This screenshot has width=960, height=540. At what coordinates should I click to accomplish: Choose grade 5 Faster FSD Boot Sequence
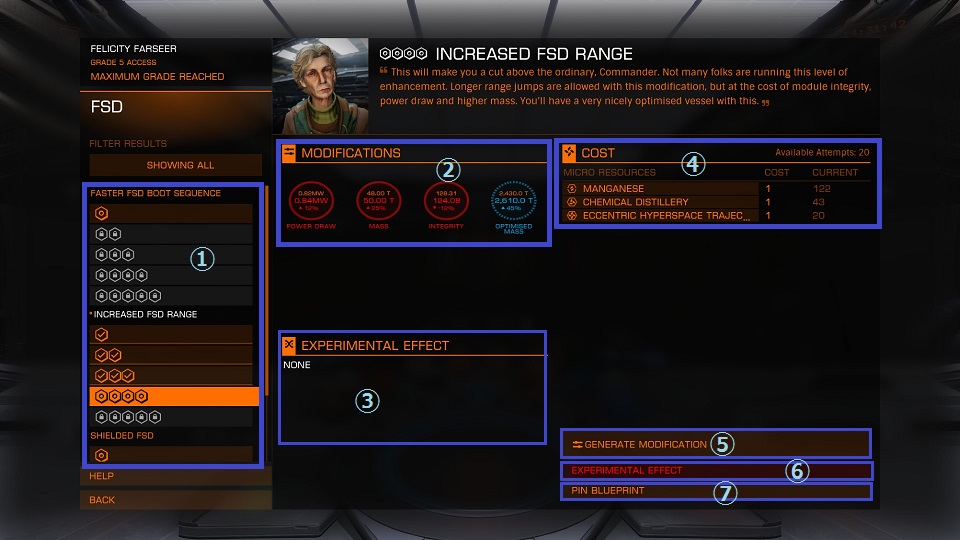point(172,295)
